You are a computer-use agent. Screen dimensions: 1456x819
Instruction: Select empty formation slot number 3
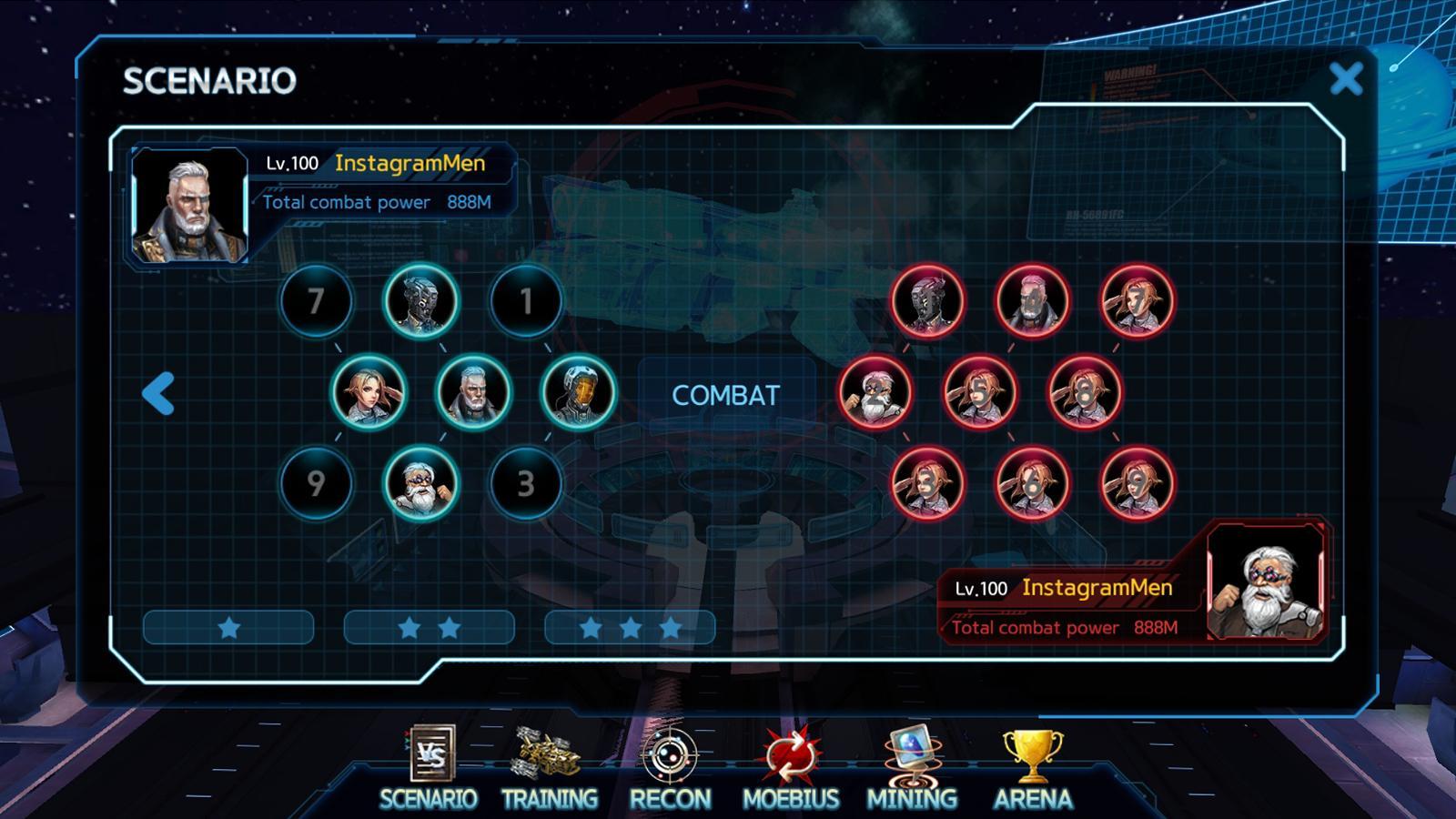[x=525, y=483]
